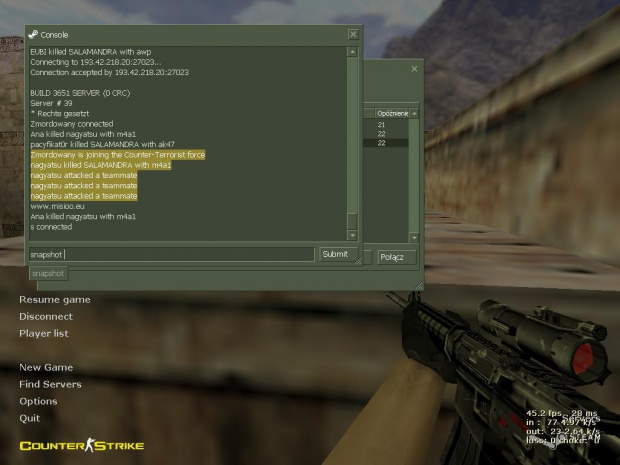Close the server browser window behind console

click(414, 69)
